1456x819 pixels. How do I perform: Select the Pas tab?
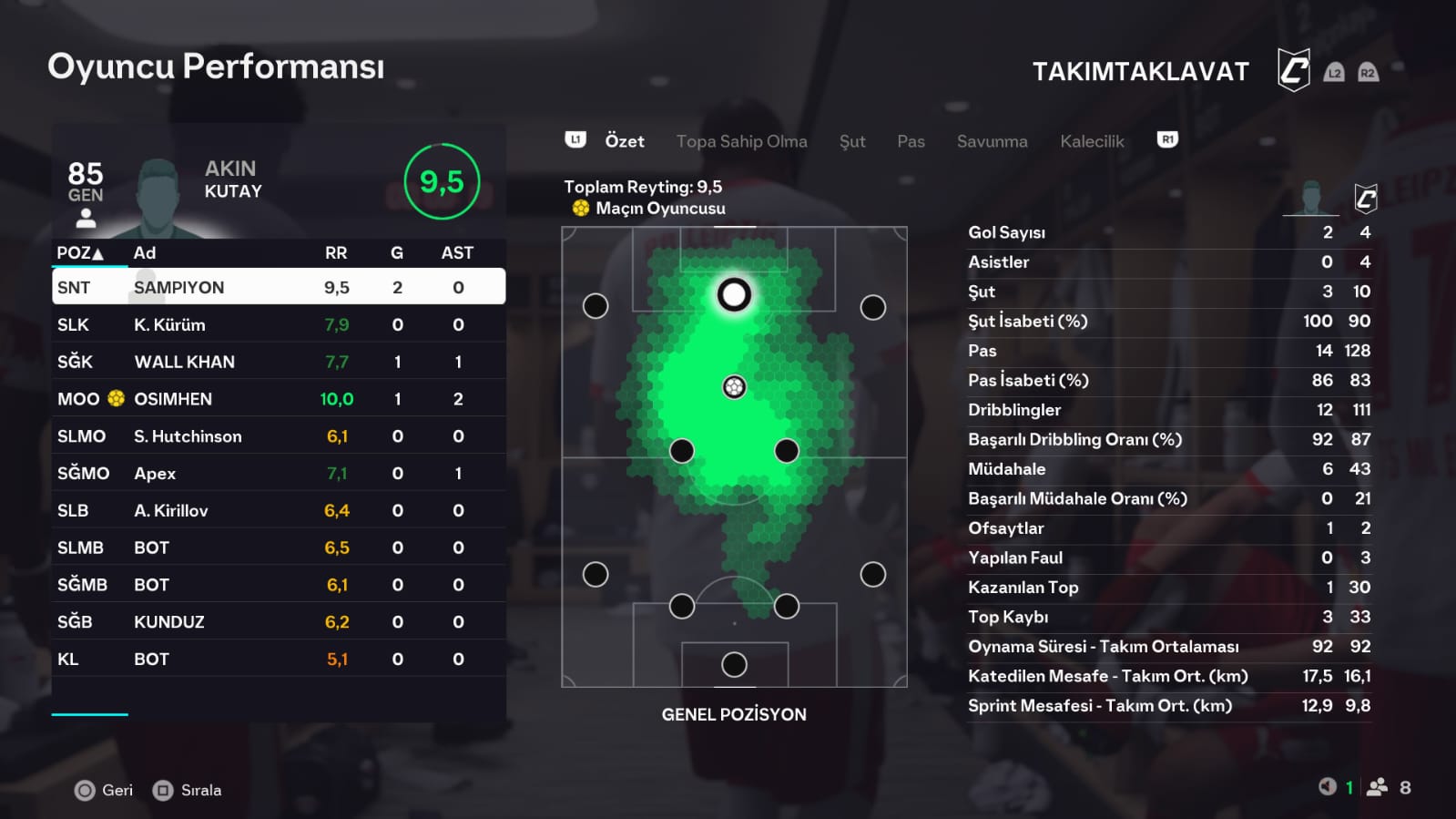point(911,141)
